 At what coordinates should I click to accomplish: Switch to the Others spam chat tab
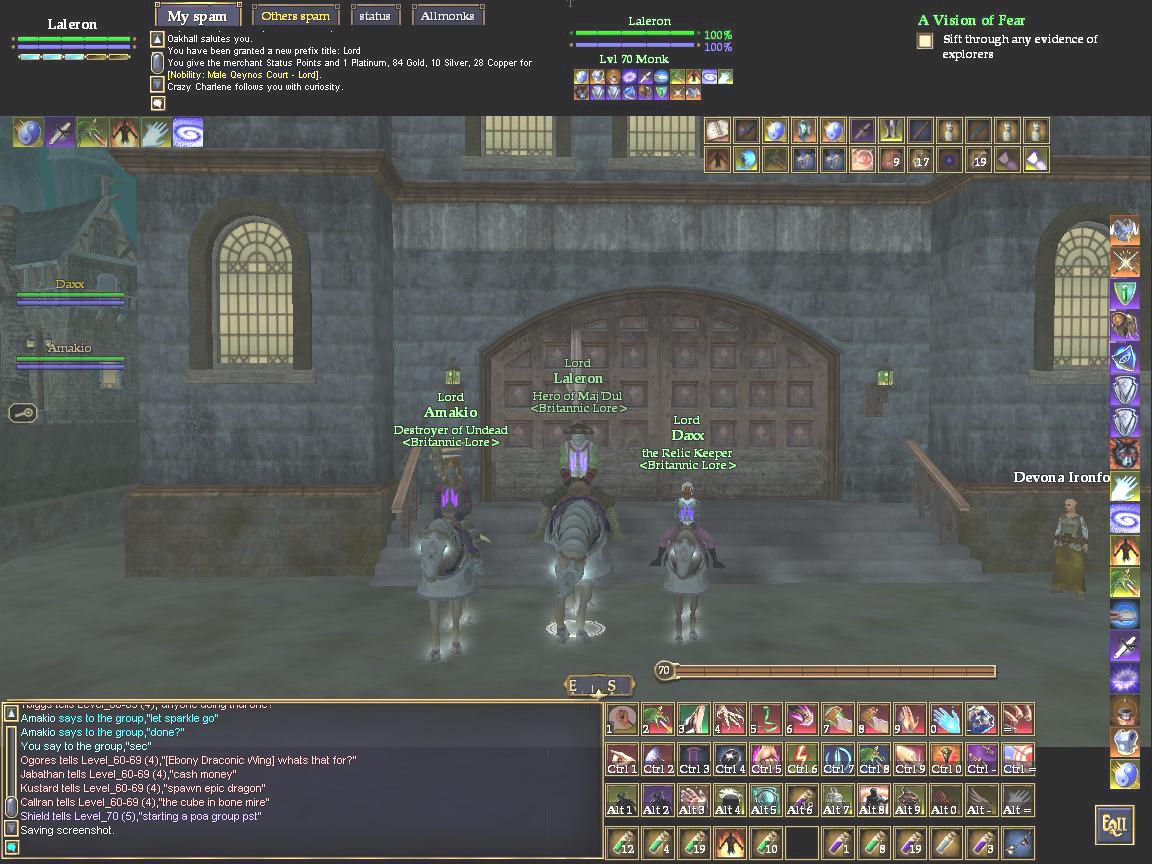(295, 16)
